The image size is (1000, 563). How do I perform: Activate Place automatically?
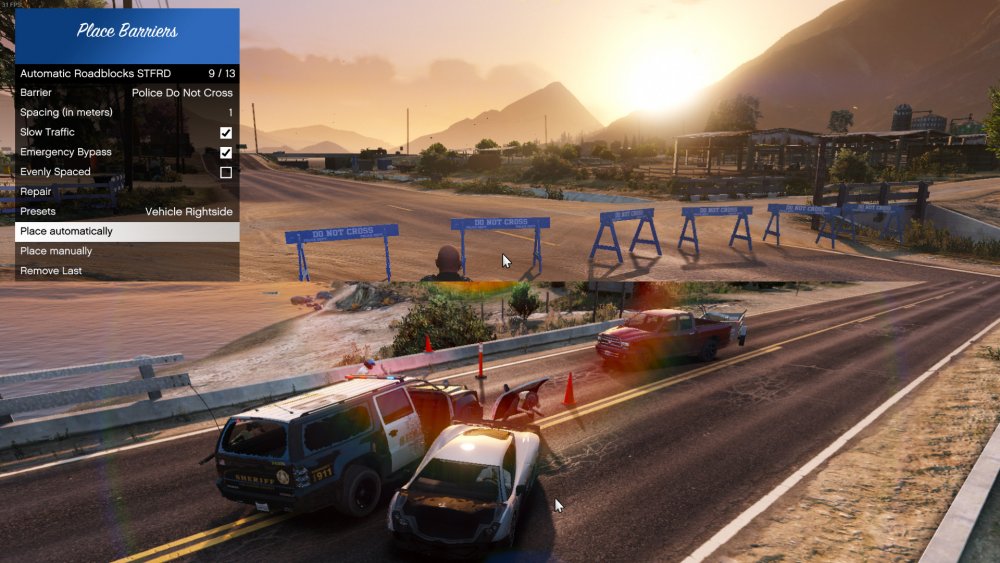pos(126,231)
